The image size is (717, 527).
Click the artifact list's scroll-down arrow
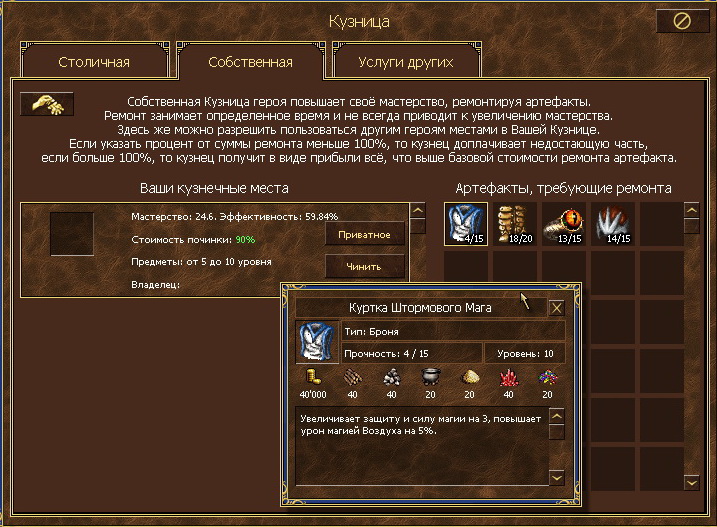pos(690,482)
